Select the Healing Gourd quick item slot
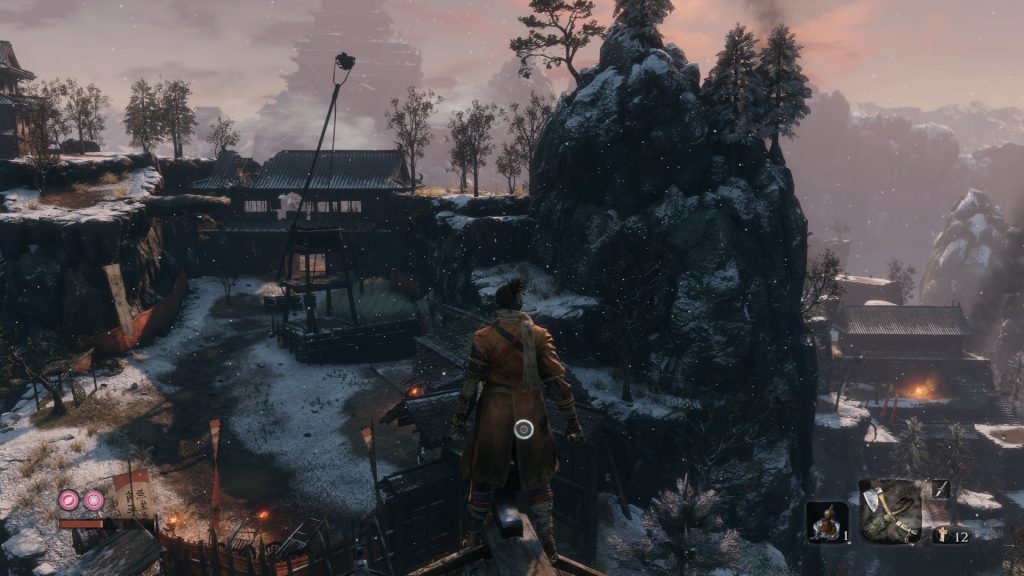 coord(827,522)
